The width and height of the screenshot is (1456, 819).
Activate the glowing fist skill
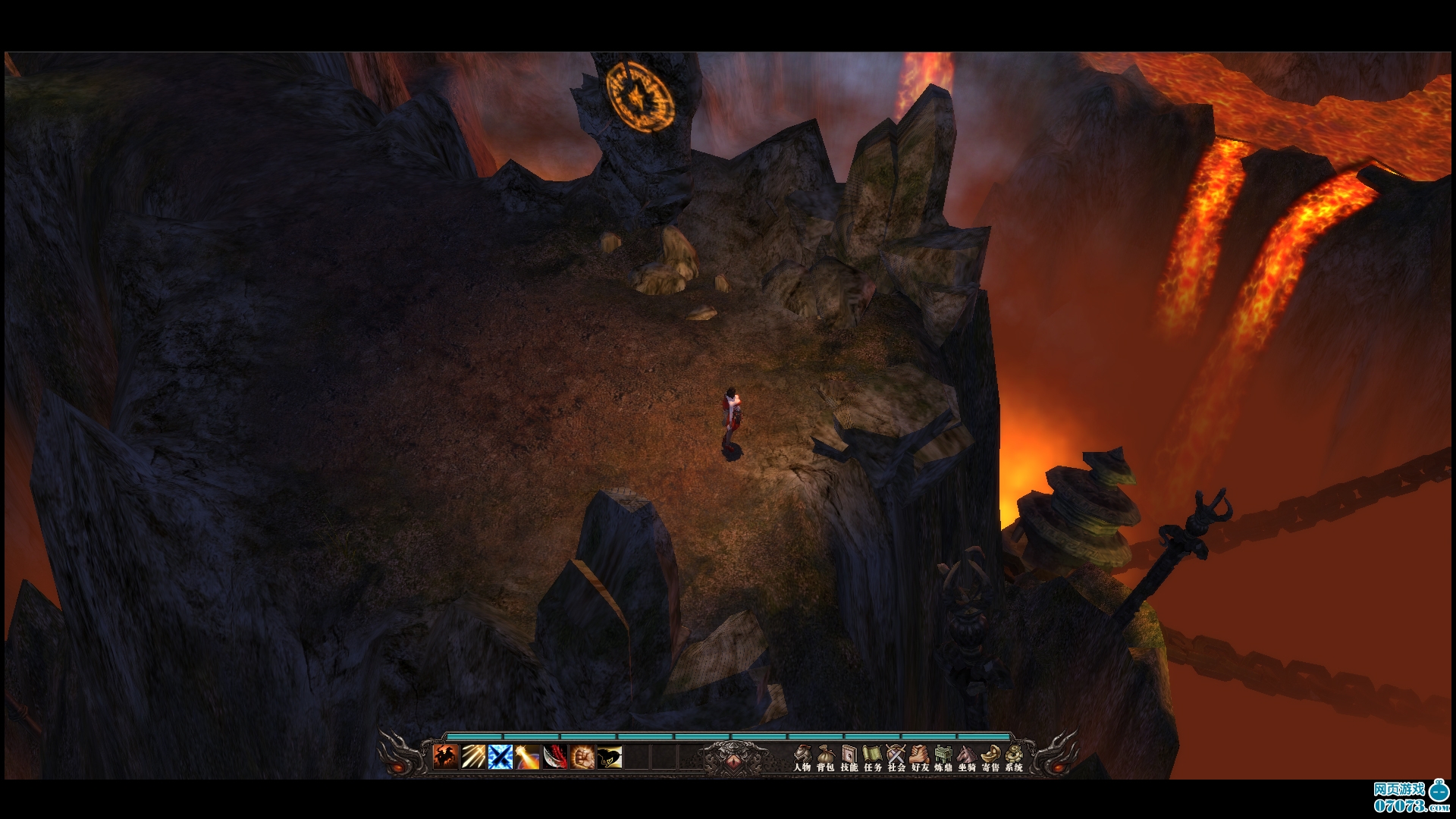click(582, 757)
